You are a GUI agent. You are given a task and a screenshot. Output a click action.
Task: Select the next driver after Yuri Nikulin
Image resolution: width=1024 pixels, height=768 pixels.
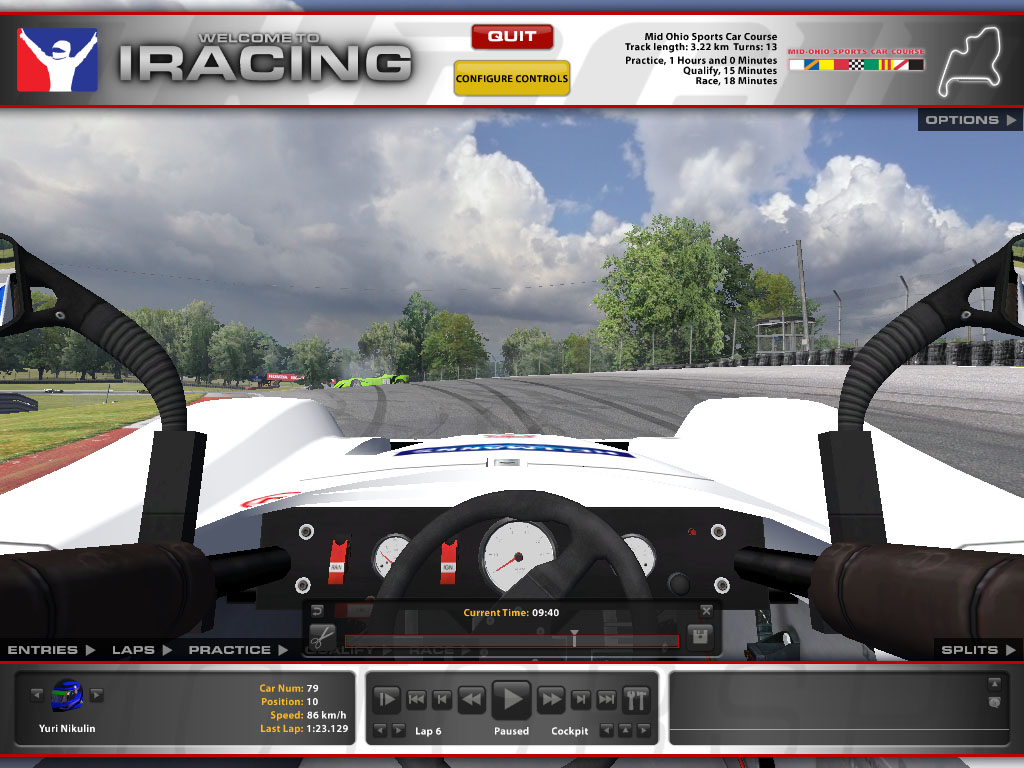point(97,695)
